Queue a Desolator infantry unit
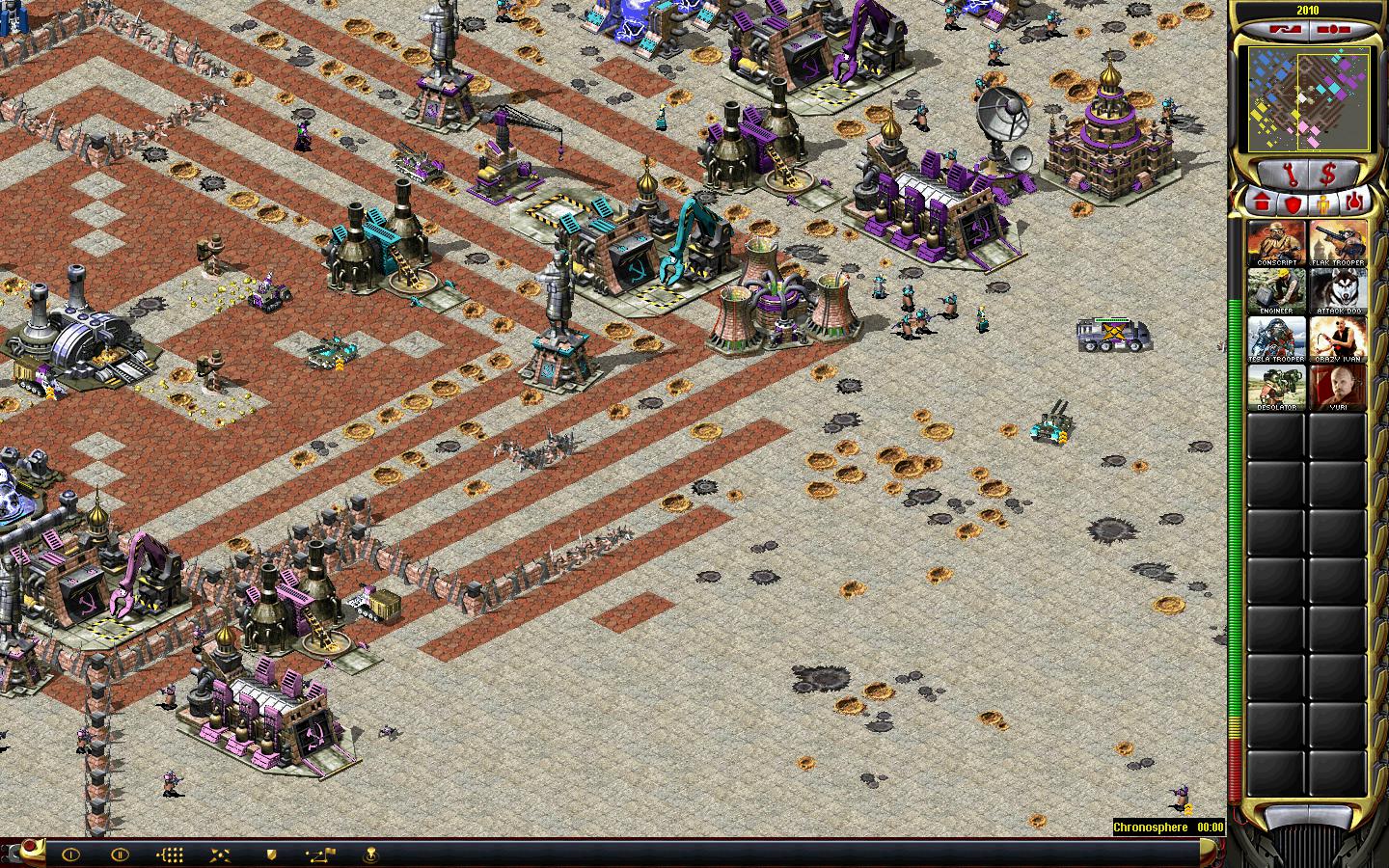Image resolution: width=1389 pixels, height=868 pixels. point(1276,388)
